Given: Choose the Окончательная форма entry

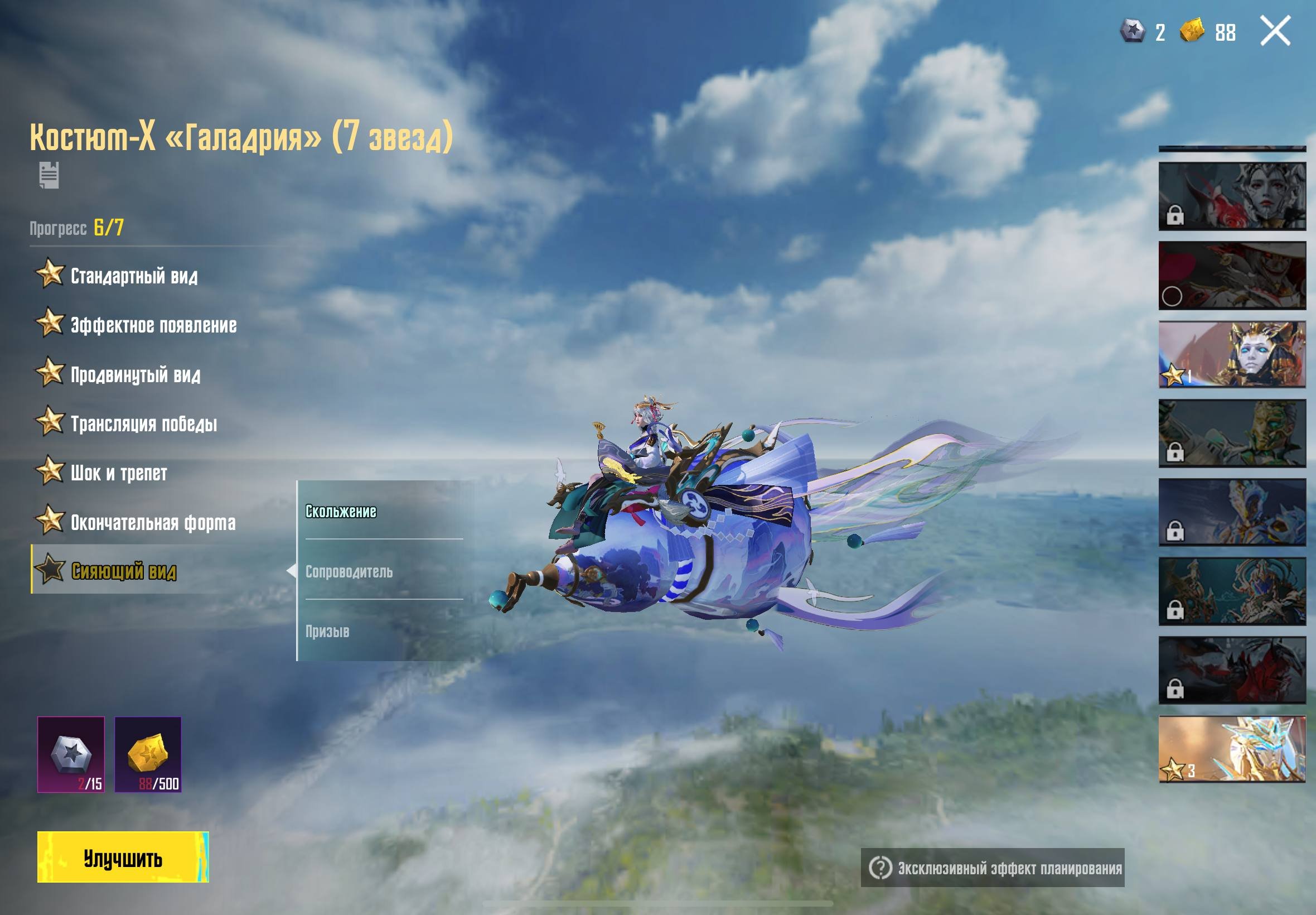Looking at the screenshot, I should tap(152, 522).
